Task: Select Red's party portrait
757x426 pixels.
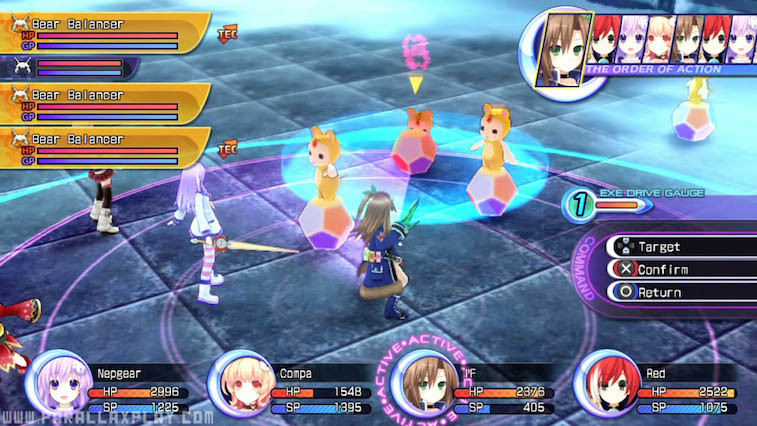Action: tap(606, 380)
